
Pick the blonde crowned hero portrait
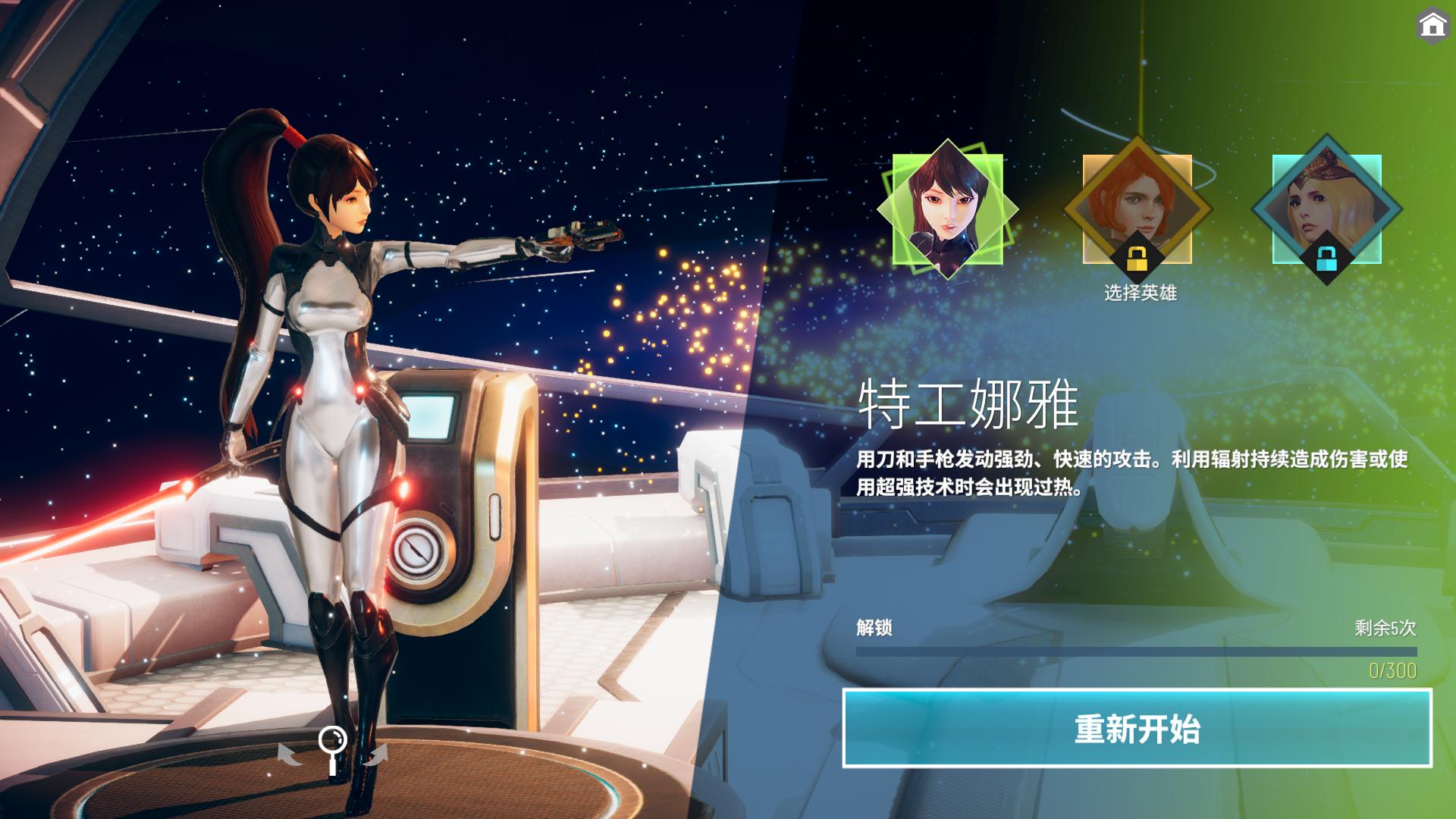[1326, 209]
